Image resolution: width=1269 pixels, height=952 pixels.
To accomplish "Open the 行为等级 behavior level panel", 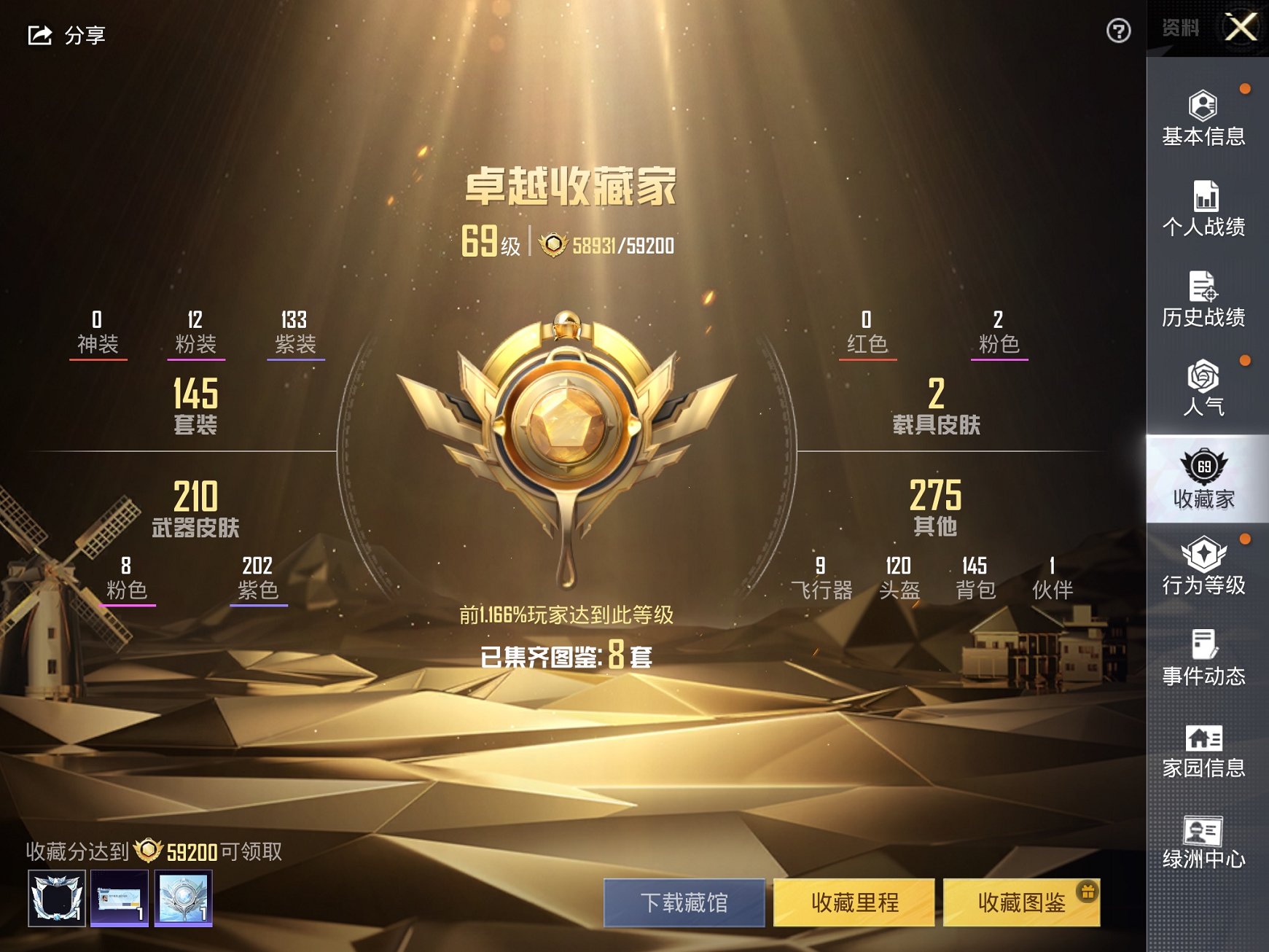I will pyautogui.click(x=1204, y=569).
